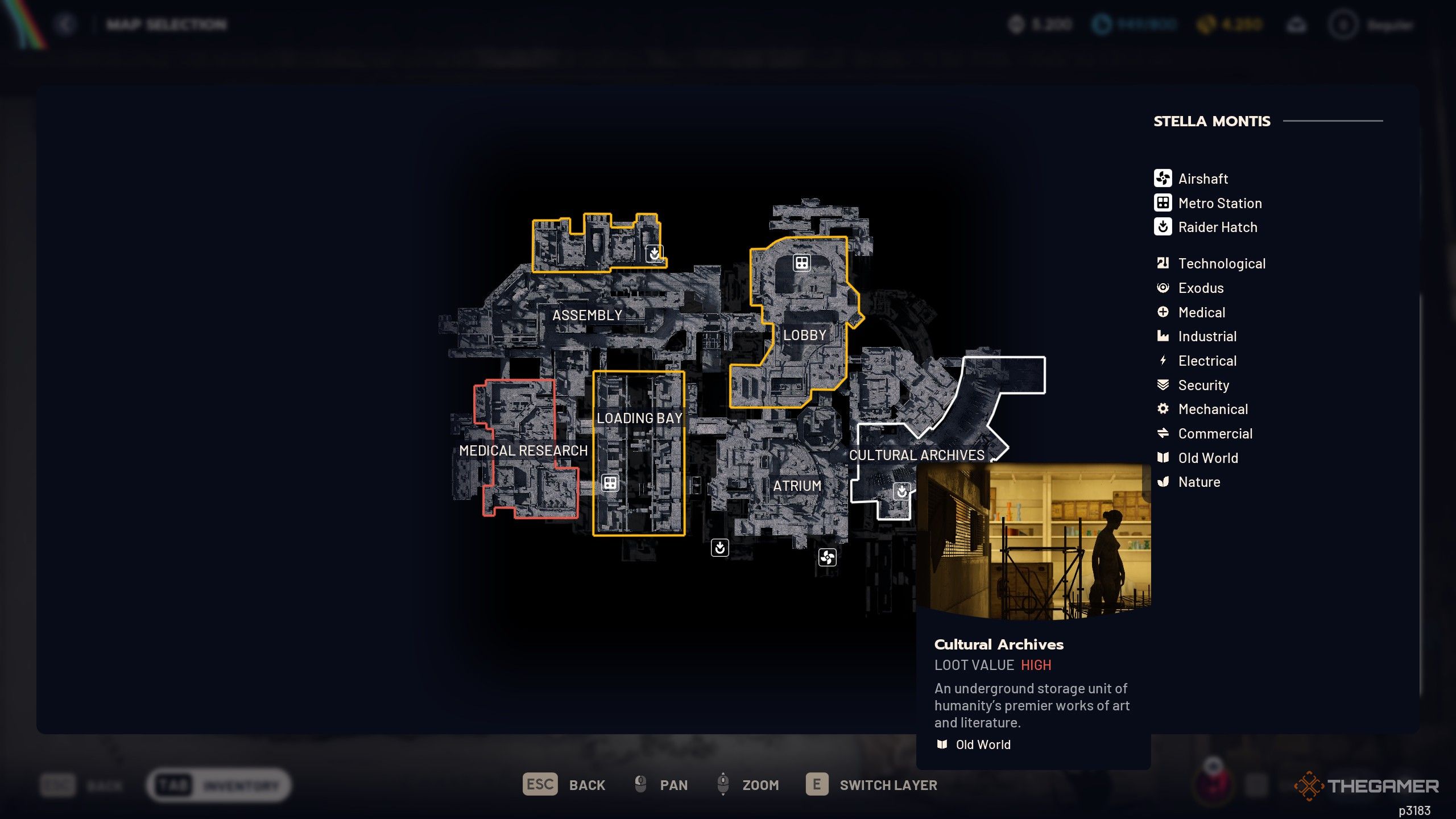
Task: Click the cloud icon in the top bar
Action: tap(1297, 24)
